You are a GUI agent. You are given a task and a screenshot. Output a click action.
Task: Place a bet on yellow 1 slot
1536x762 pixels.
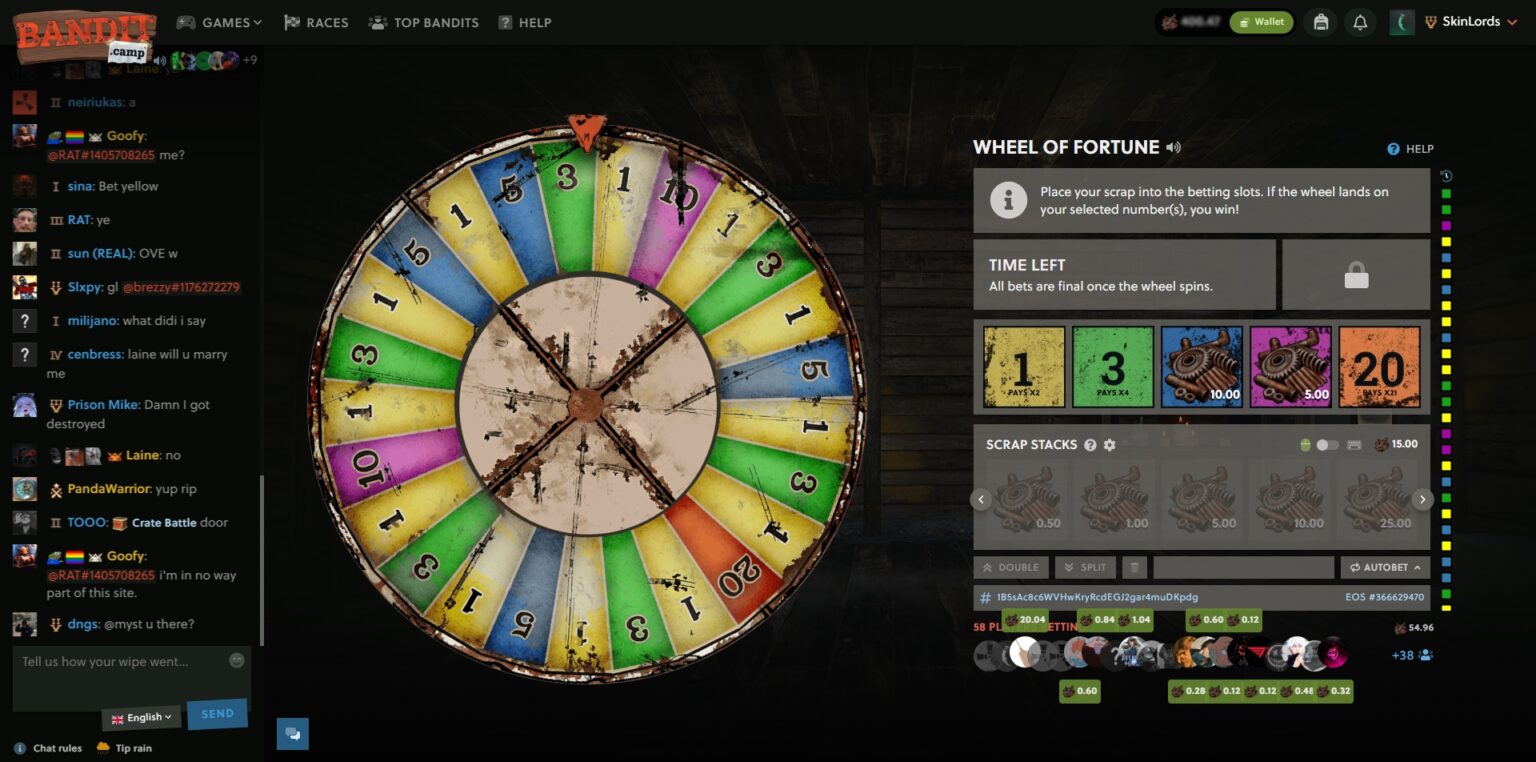(1024, 367)
